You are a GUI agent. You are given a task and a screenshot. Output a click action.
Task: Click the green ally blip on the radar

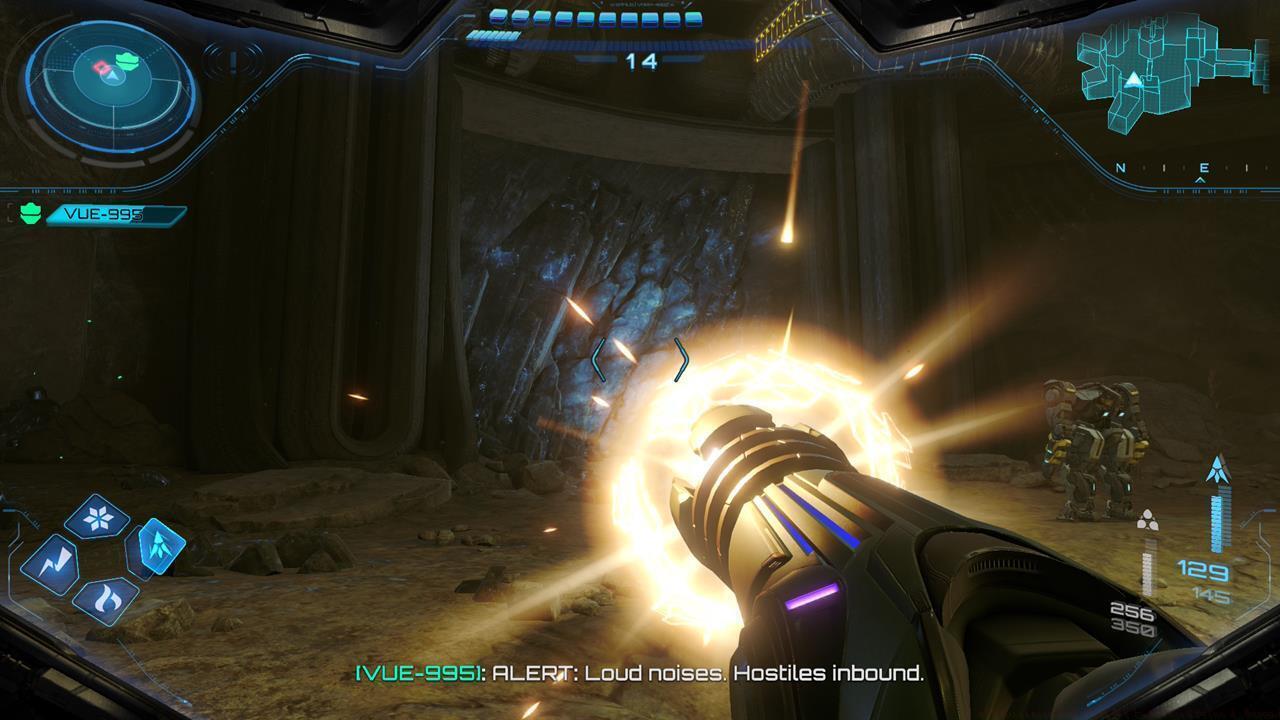[x=127, y=61]
